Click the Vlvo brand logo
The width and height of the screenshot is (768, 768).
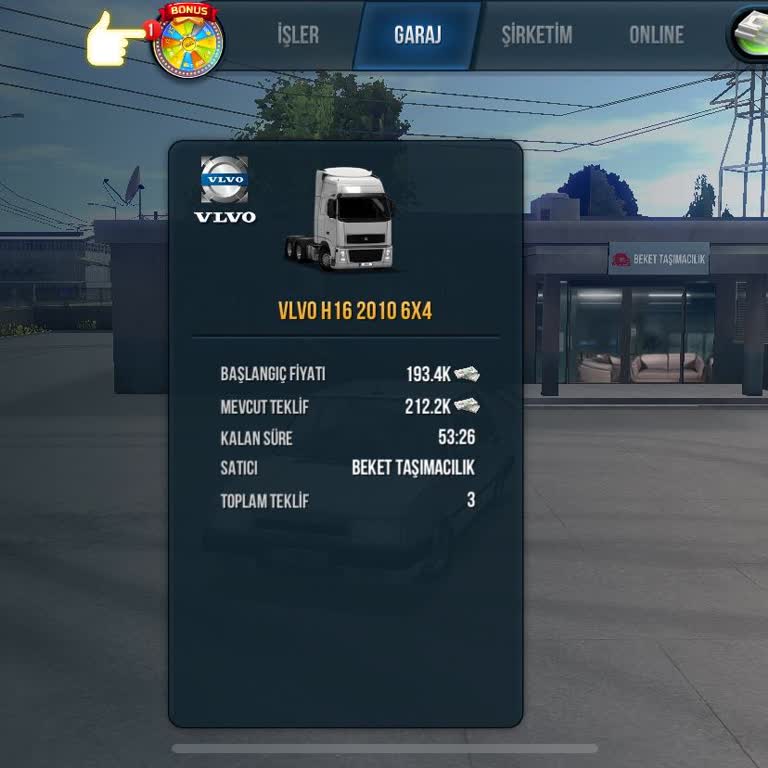[x=224, y=190]
